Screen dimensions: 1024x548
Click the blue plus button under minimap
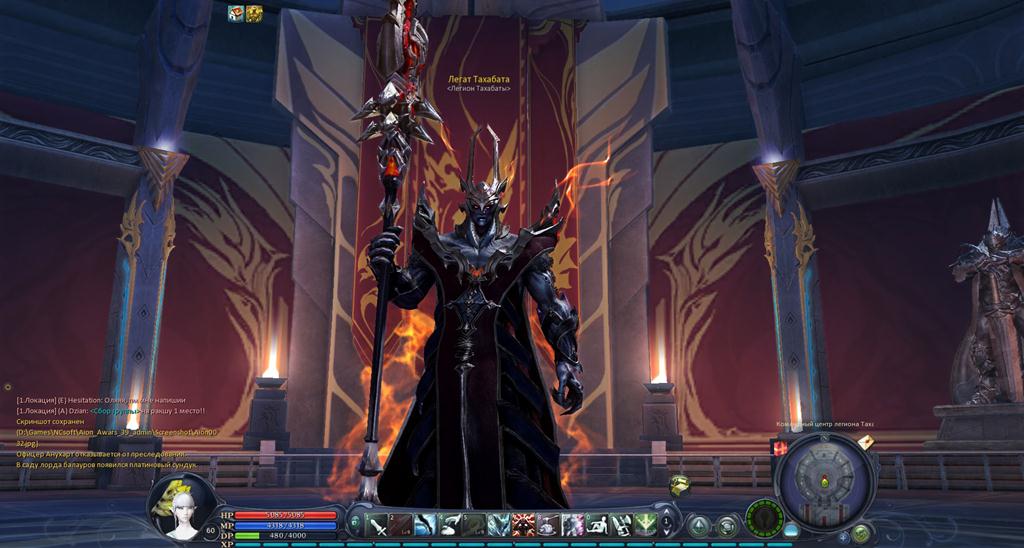[x=843, y=536]
